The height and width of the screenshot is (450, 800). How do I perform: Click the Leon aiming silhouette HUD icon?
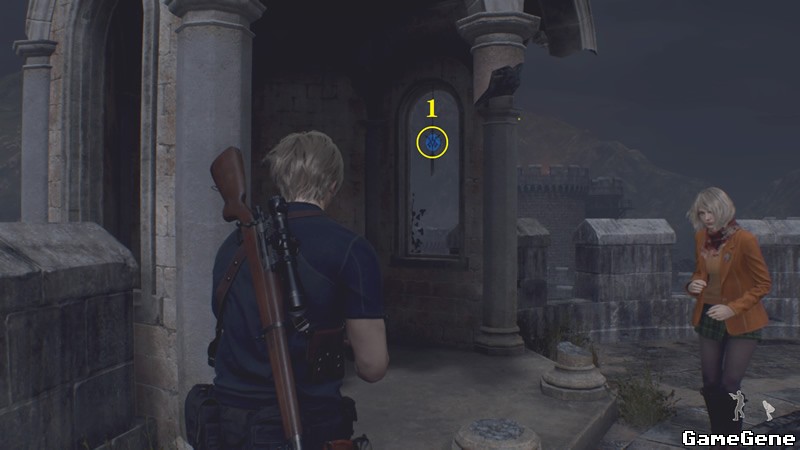(x=740, y=405)
